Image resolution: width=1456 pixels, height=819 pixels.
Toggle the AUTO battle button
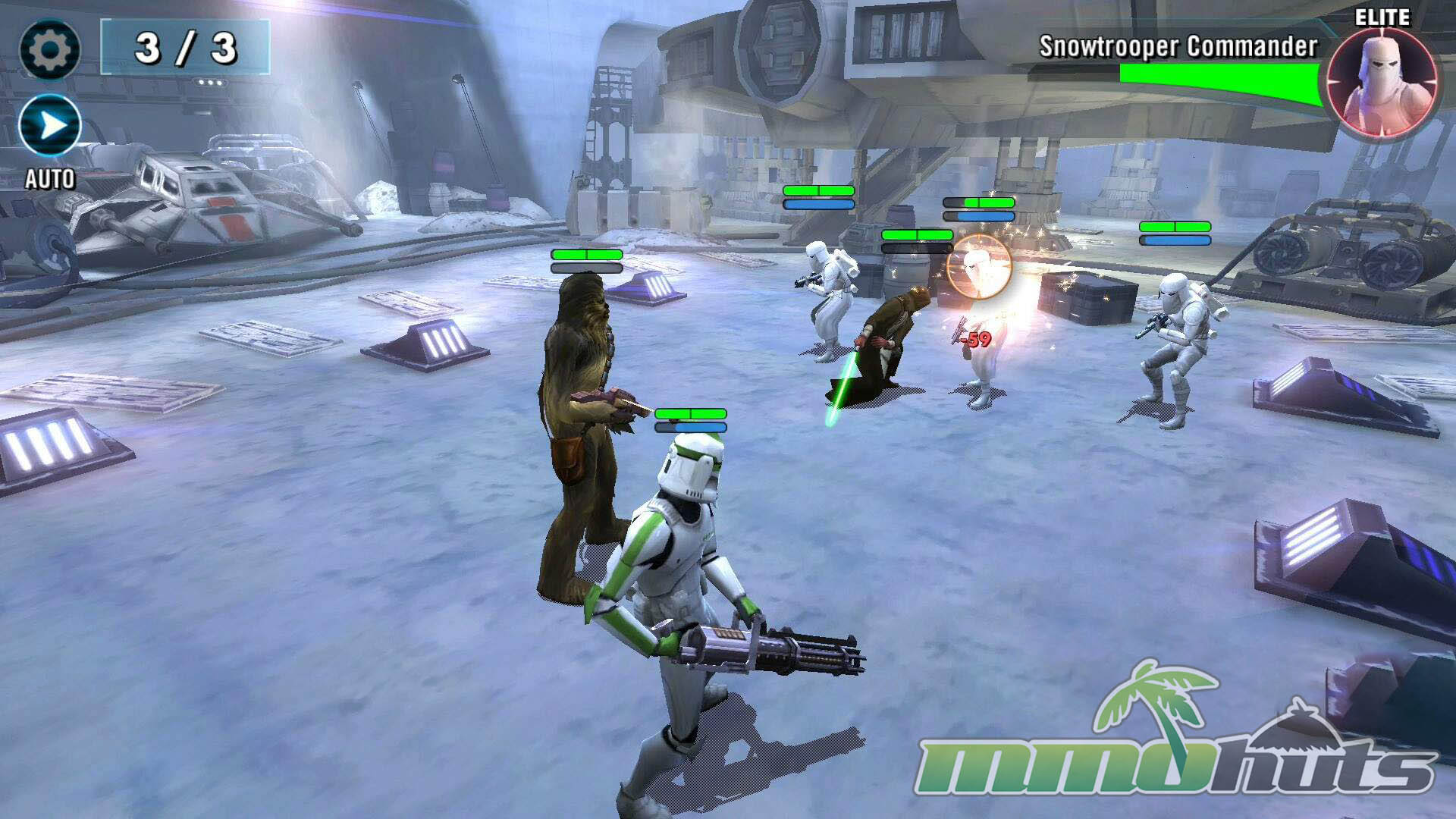50,125
